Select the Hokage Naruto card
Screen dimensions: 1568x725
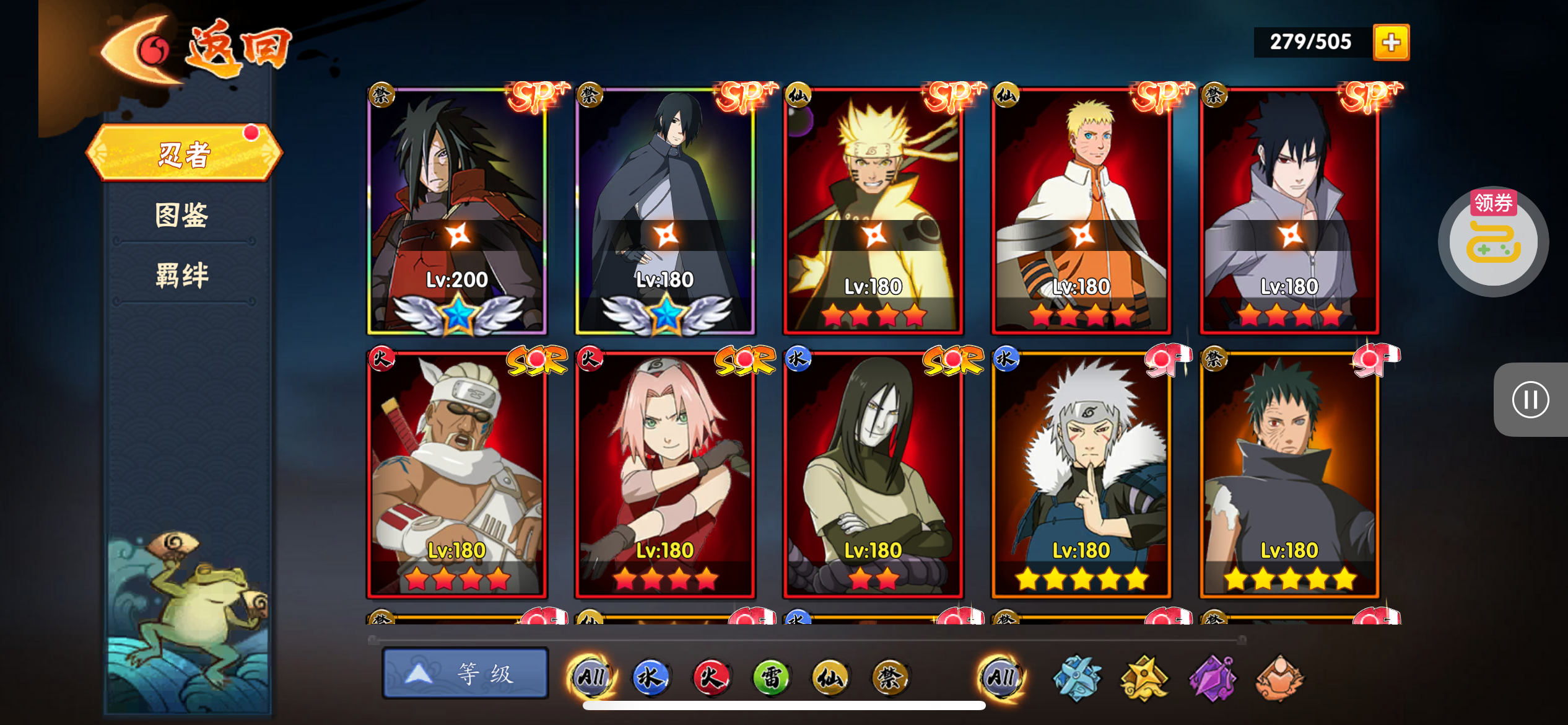point(1081,211)
